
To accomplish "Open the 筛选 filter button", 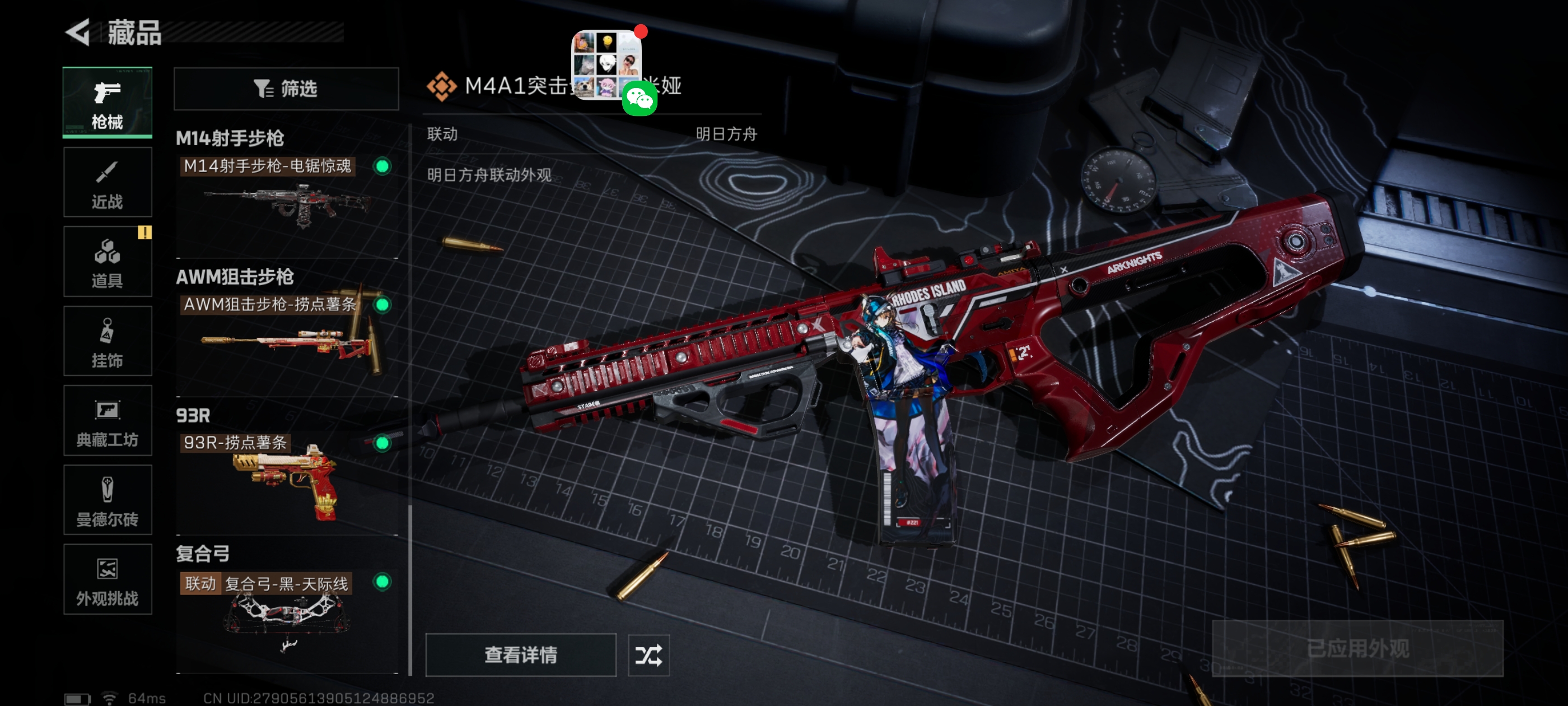I will (x=286, y=89).
